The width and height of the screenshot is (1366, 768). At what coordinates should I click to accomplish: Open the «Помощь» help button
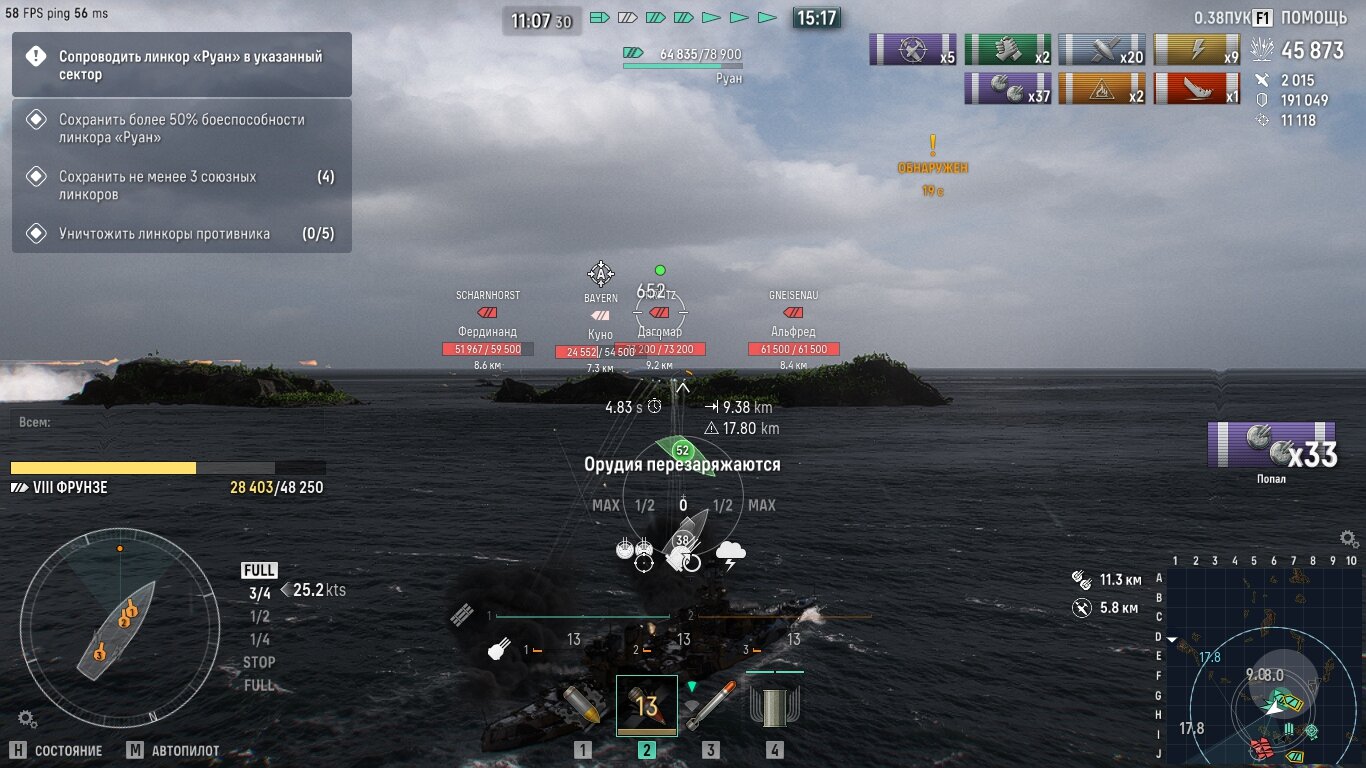[x=1302, y=18]
